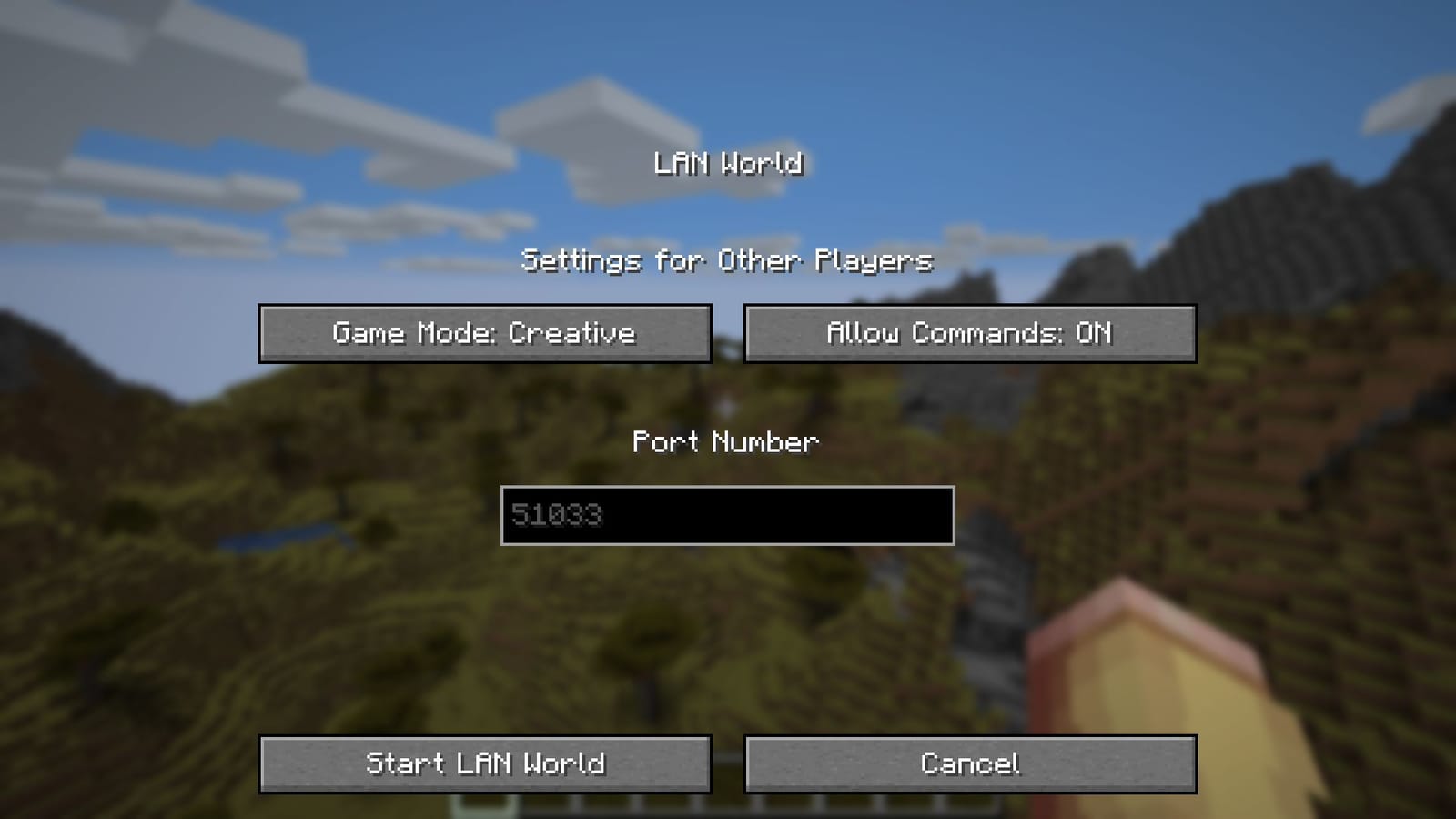Image resolution: width=1456 pixels, height=819 pixels.
Task: Confirm LAN hosting via Start LAN World
Action: [485, 764]
